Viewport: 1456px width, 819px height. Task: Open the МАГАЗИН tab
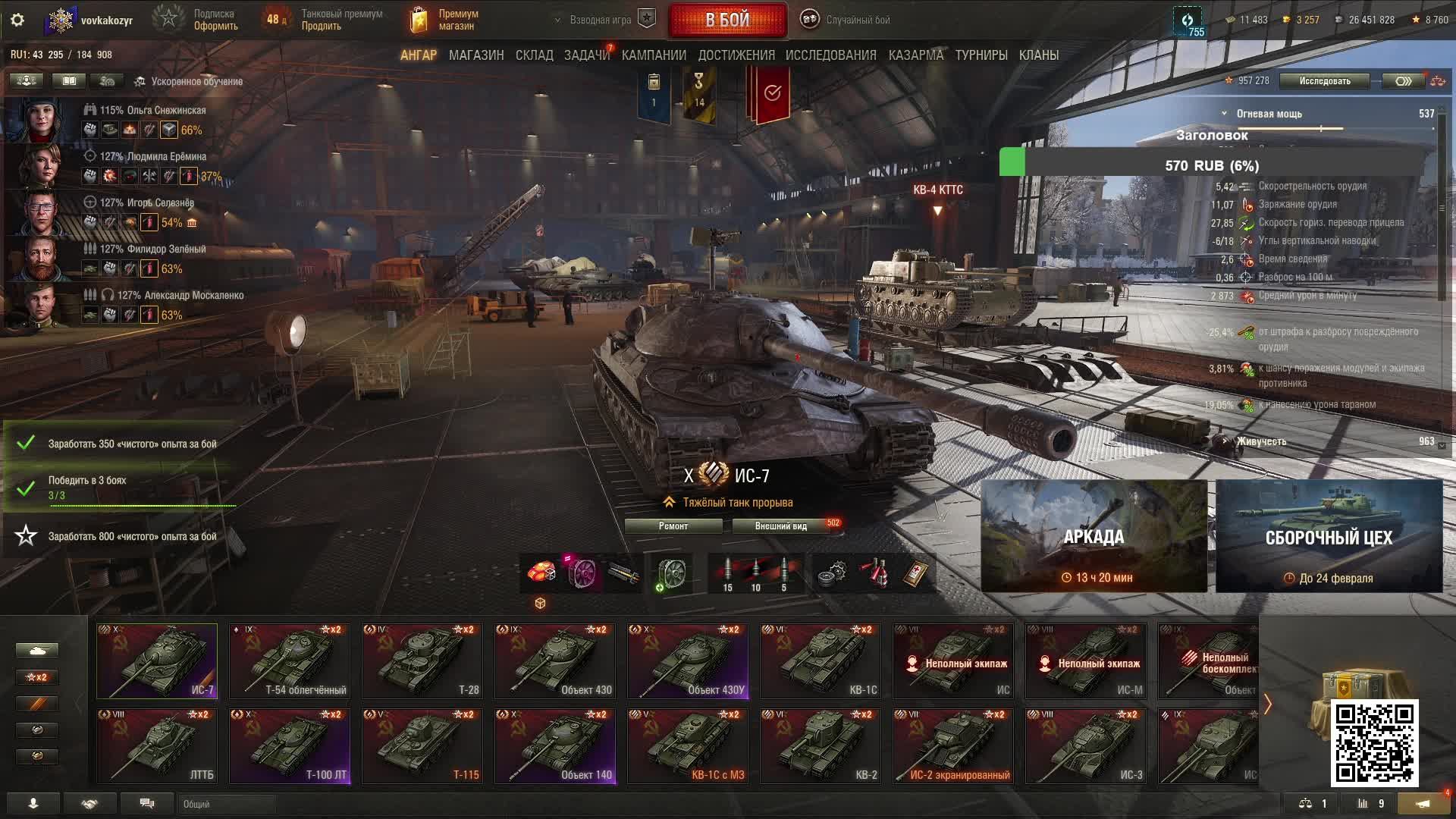tap(475, 55)
